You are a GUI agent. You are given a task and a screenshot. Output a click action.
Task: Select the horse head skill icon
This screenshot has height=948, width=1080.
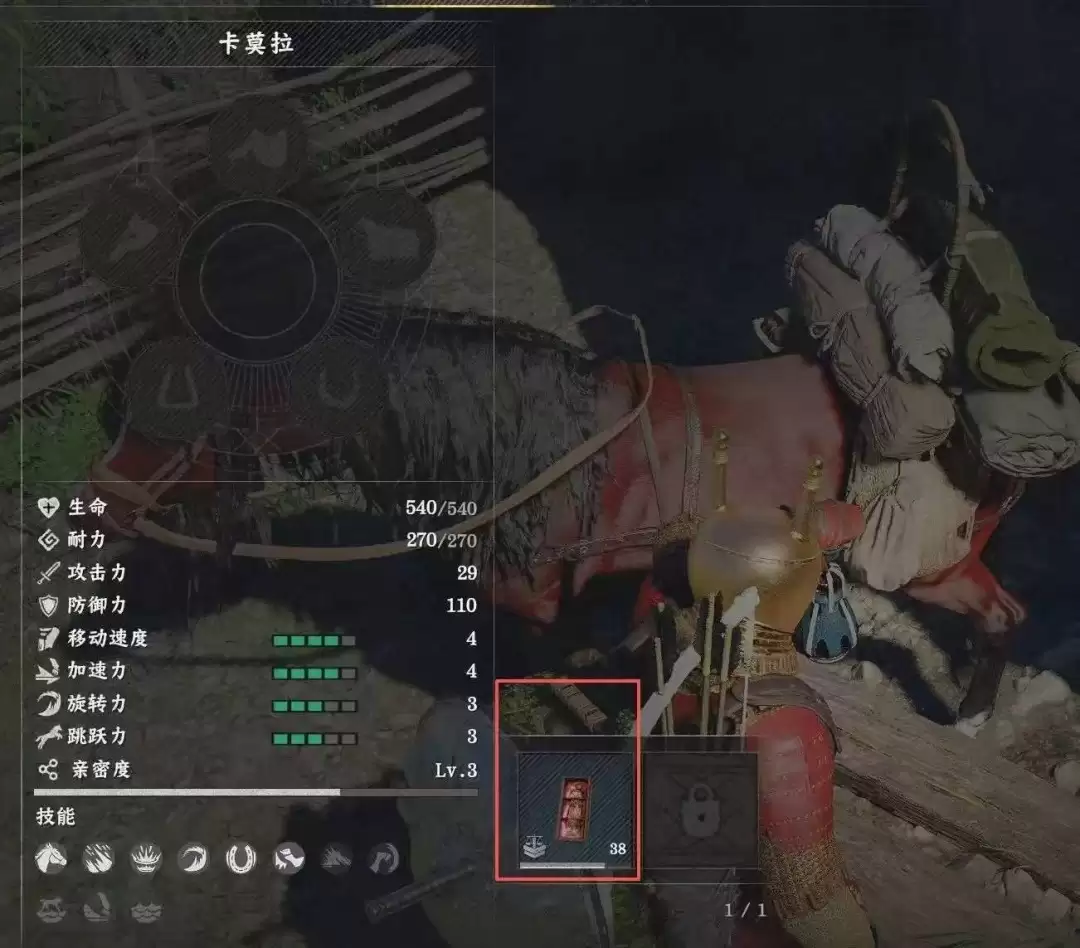point(51,857)
